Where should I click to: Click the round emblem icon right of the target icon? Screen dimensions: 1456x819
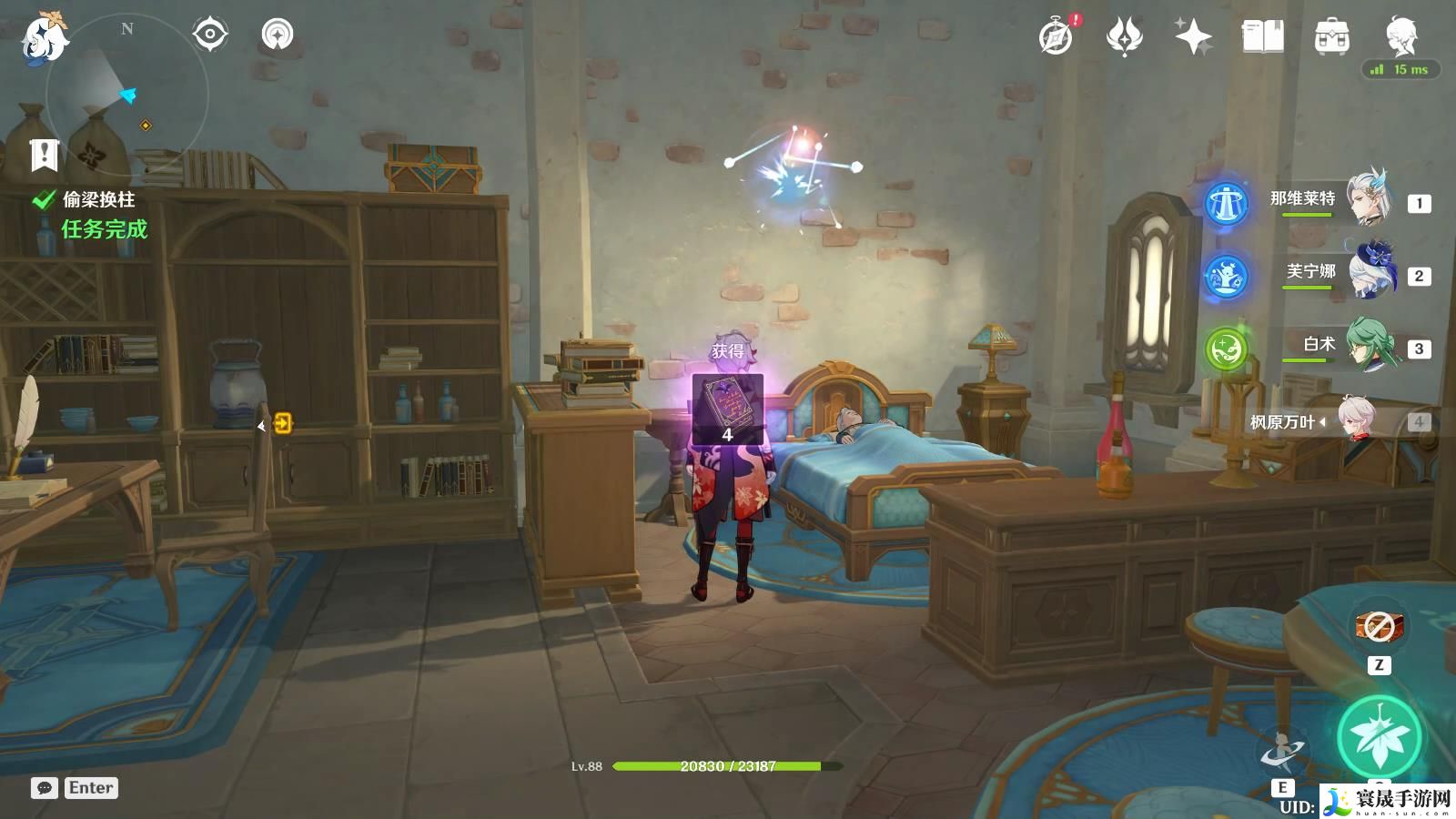click(x=278, y=35)
